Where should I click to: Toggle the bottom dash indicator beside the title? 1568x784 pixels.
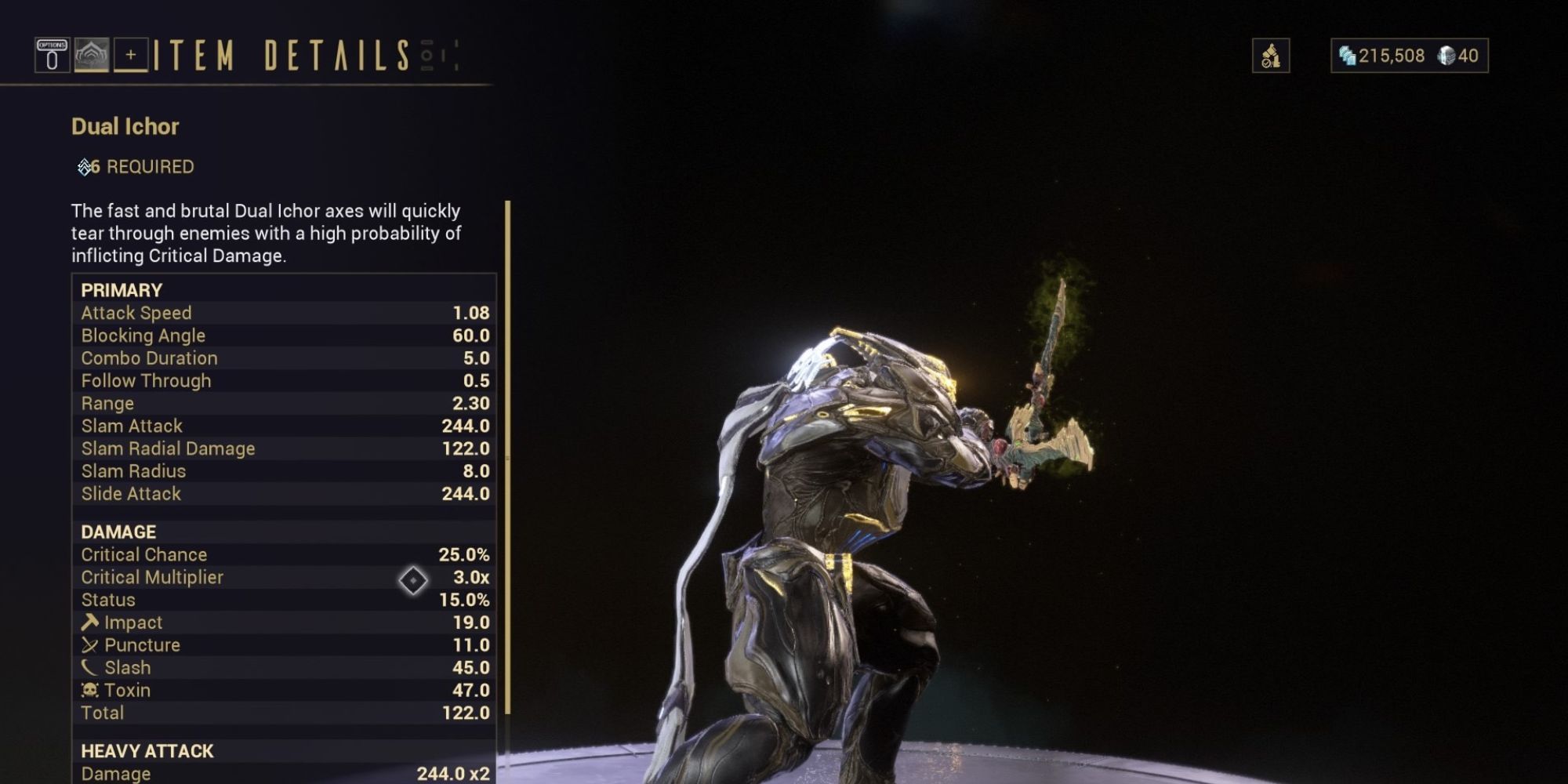tap(425, 67)
